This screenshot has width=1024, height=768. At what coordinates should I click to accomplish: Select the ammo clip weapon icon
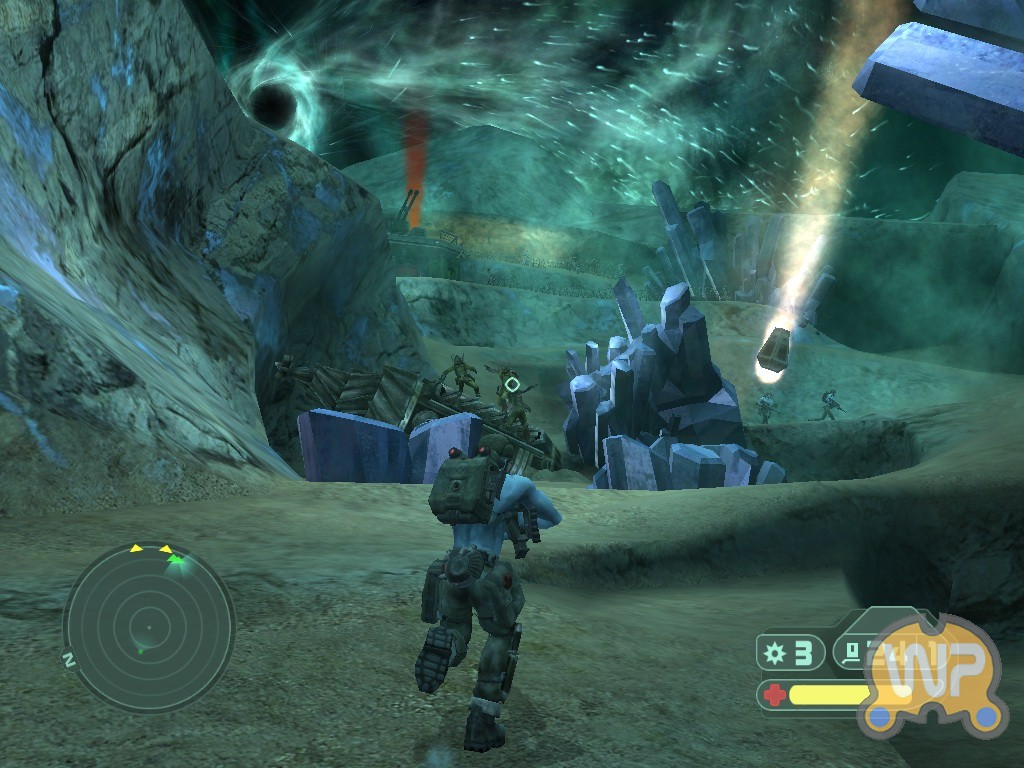click(851, 653)
